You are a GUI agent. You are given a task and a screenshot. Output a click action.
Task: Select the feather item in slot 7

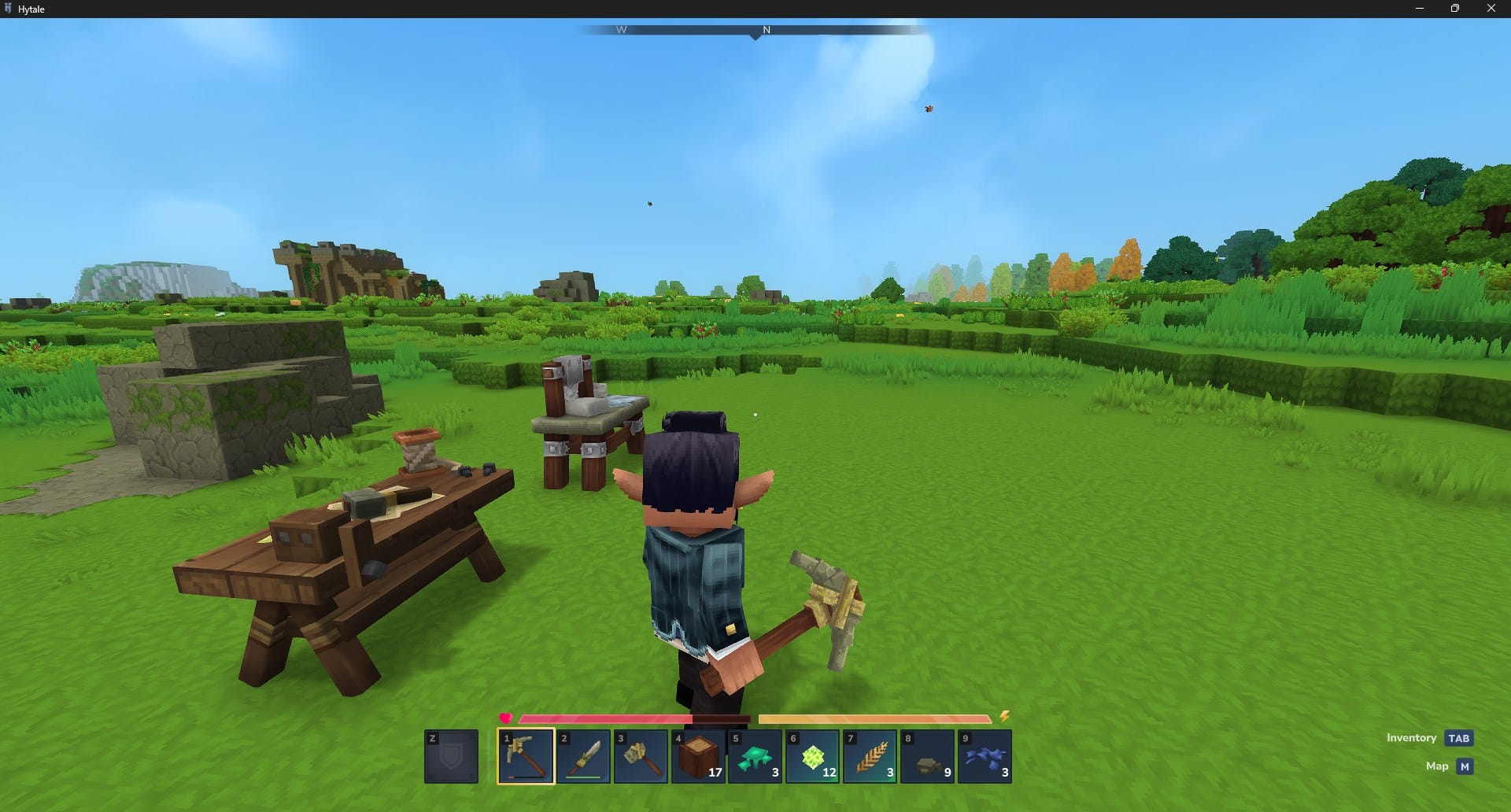[870, 755]
